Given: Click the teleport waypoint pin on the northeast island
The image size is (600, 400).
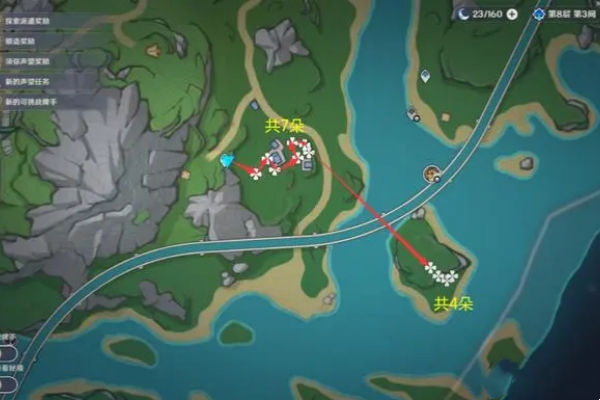Looking at the screenshot, I should tap(424, 76).
